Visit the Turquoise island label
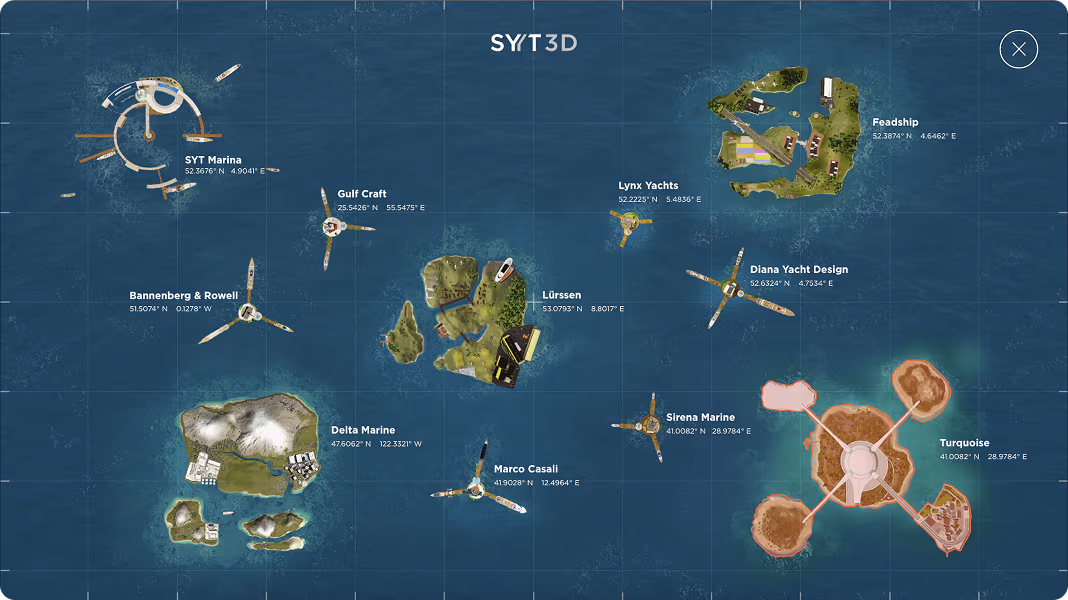The height and width of the screenshot is (600, 1068). click(964, 443)
